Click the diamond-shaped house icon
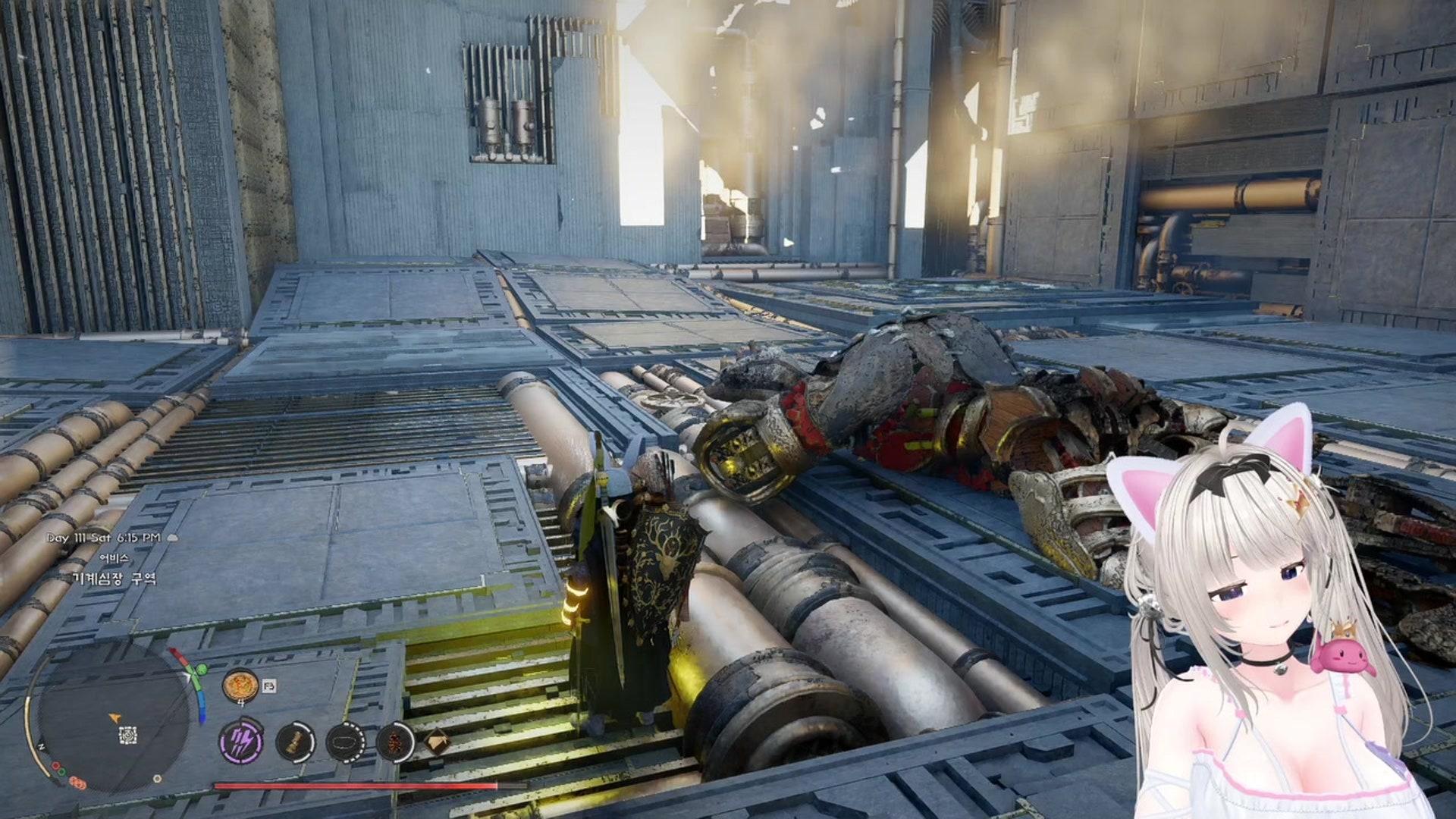The height and width of the screenshot is (819, 1456). click(436, 741)
